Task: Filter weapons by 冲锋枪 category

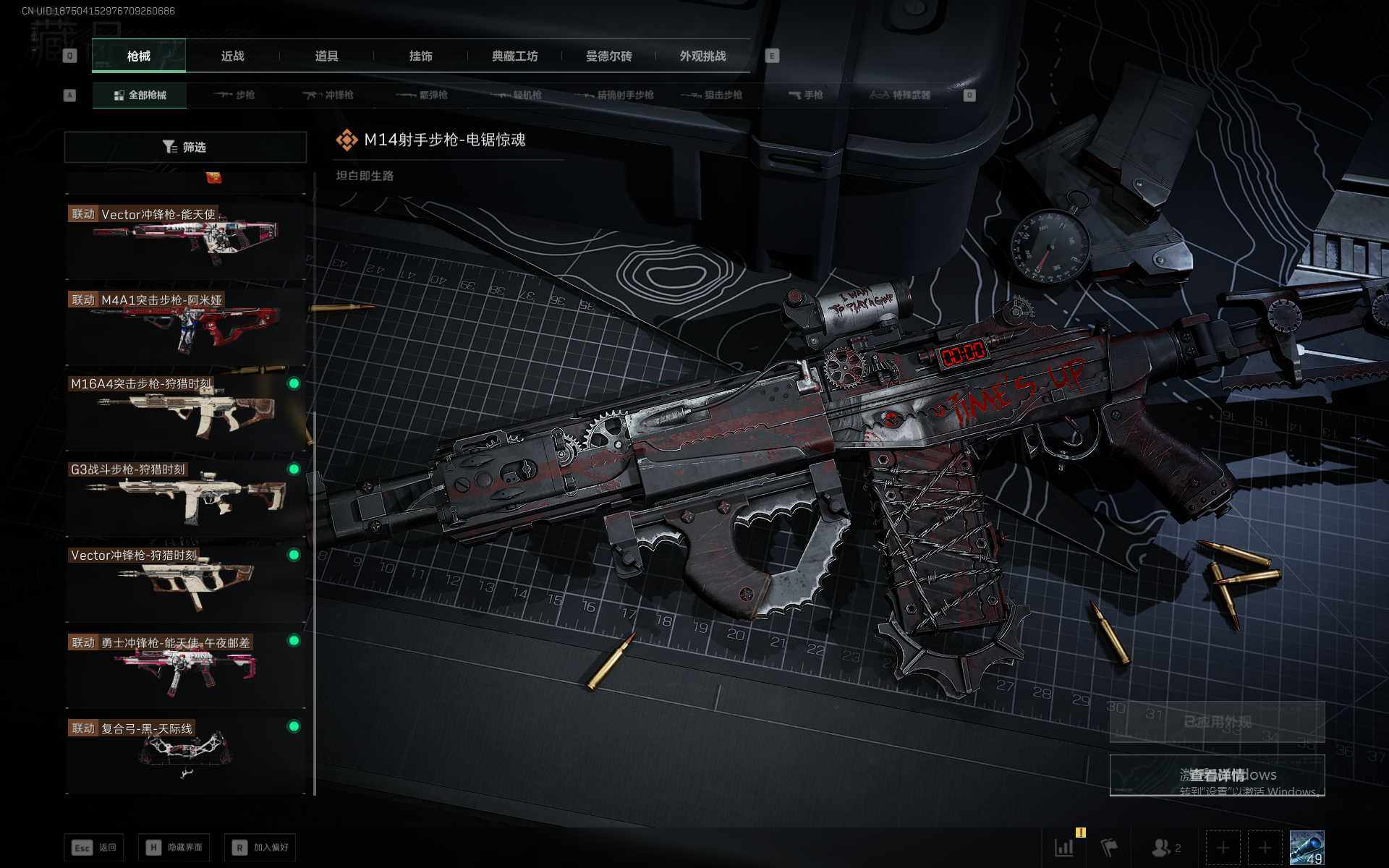Action: pos(328,95)
